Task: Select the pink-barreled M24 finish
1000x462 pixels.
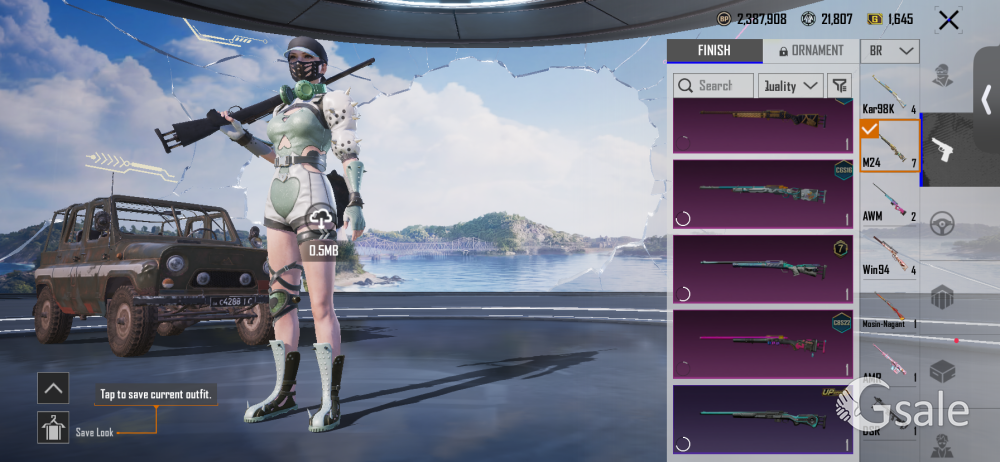Action: pyautogui.click(x=763, y=343)
